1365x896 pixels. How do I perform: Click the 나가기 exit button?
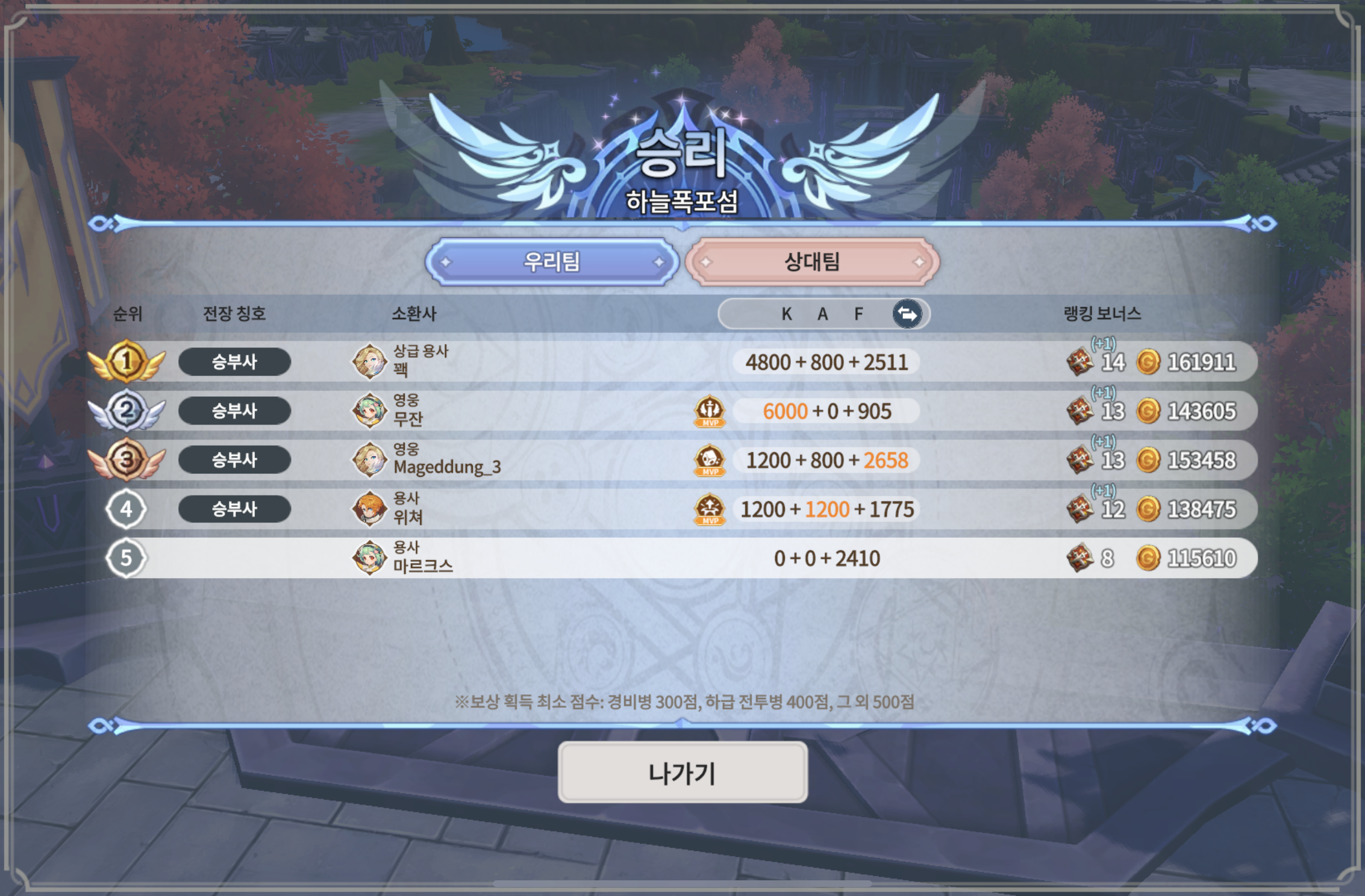point(682,773)
